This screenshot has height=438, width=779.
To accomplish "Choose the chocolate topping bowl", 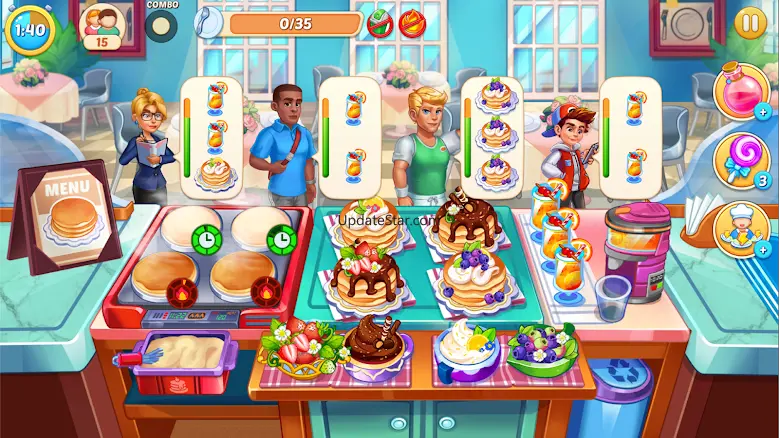I will point(376,347).
